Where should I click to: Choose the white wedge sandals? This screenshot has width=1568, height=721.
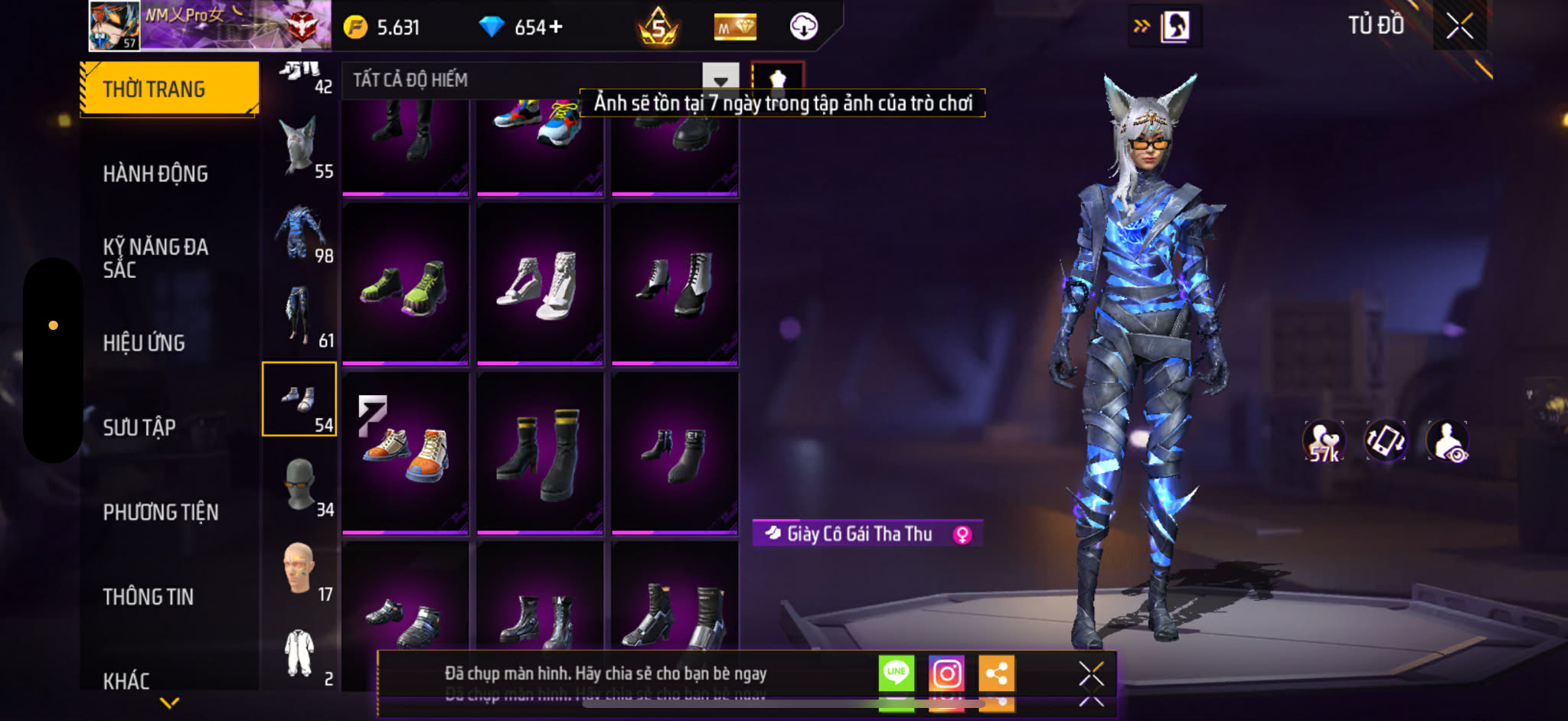(540, 284)
